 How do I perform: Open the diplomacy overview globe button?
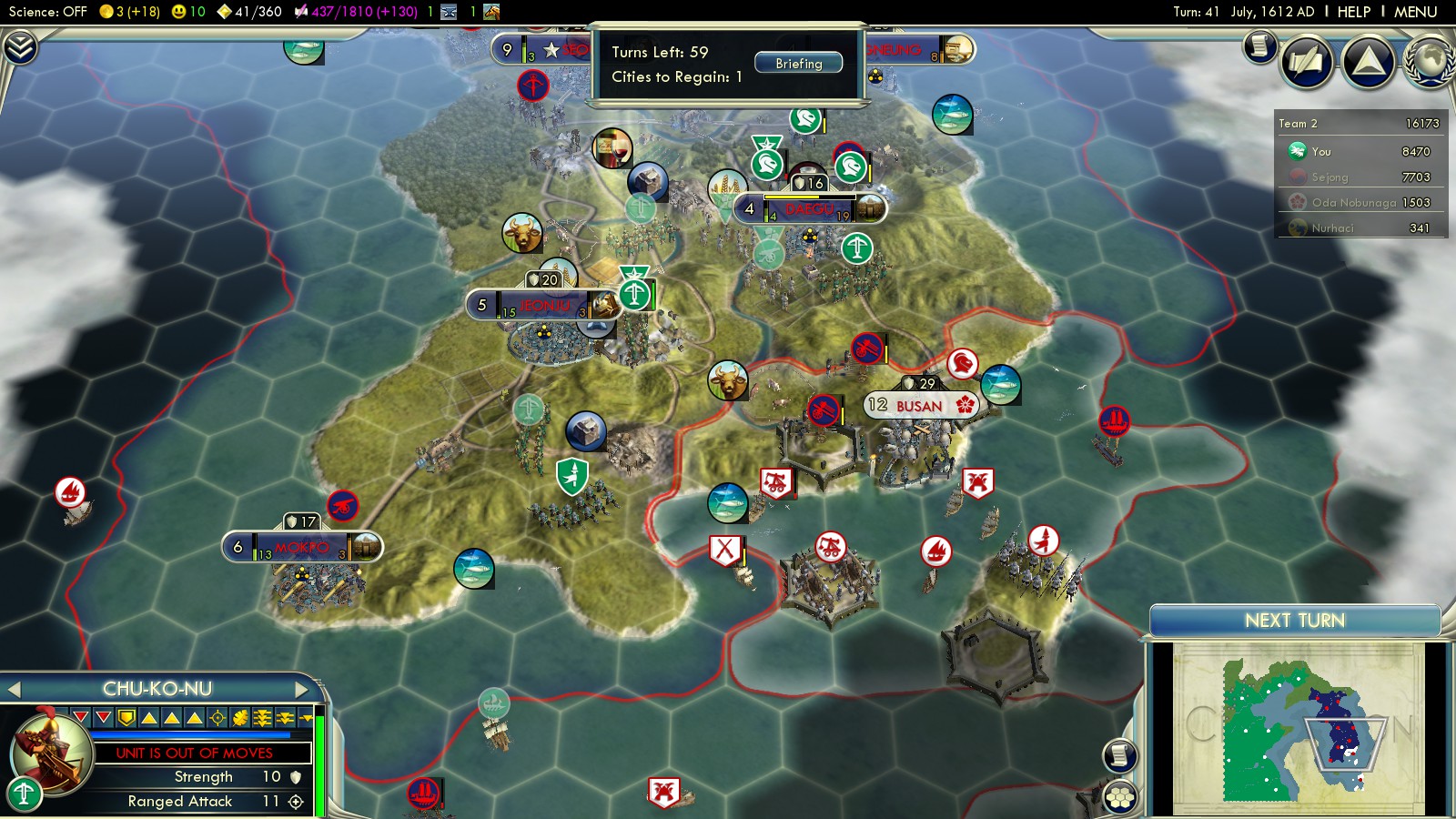[1429, 62]
